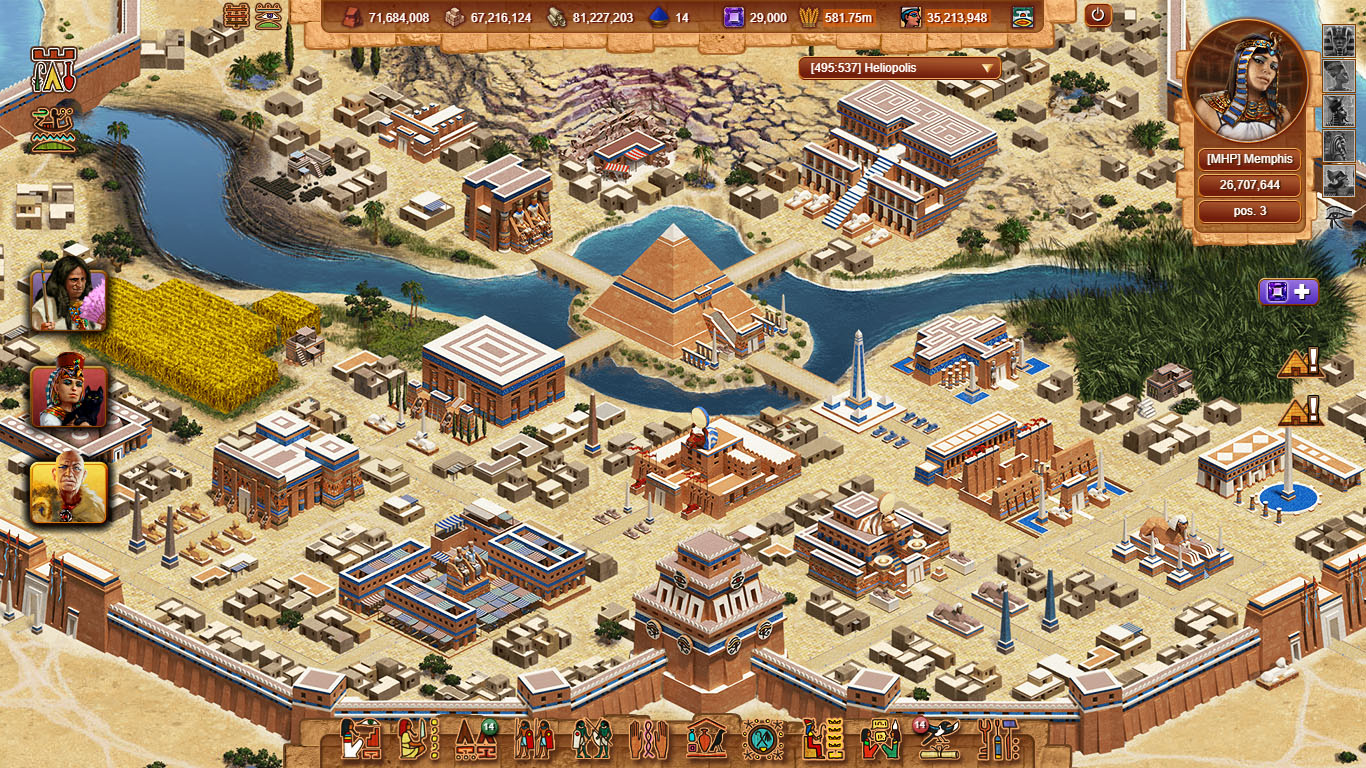Screen dimensions: 1366x768
Task: Open the city wall hieroglyph icon on the left
Action: point(54,68)
